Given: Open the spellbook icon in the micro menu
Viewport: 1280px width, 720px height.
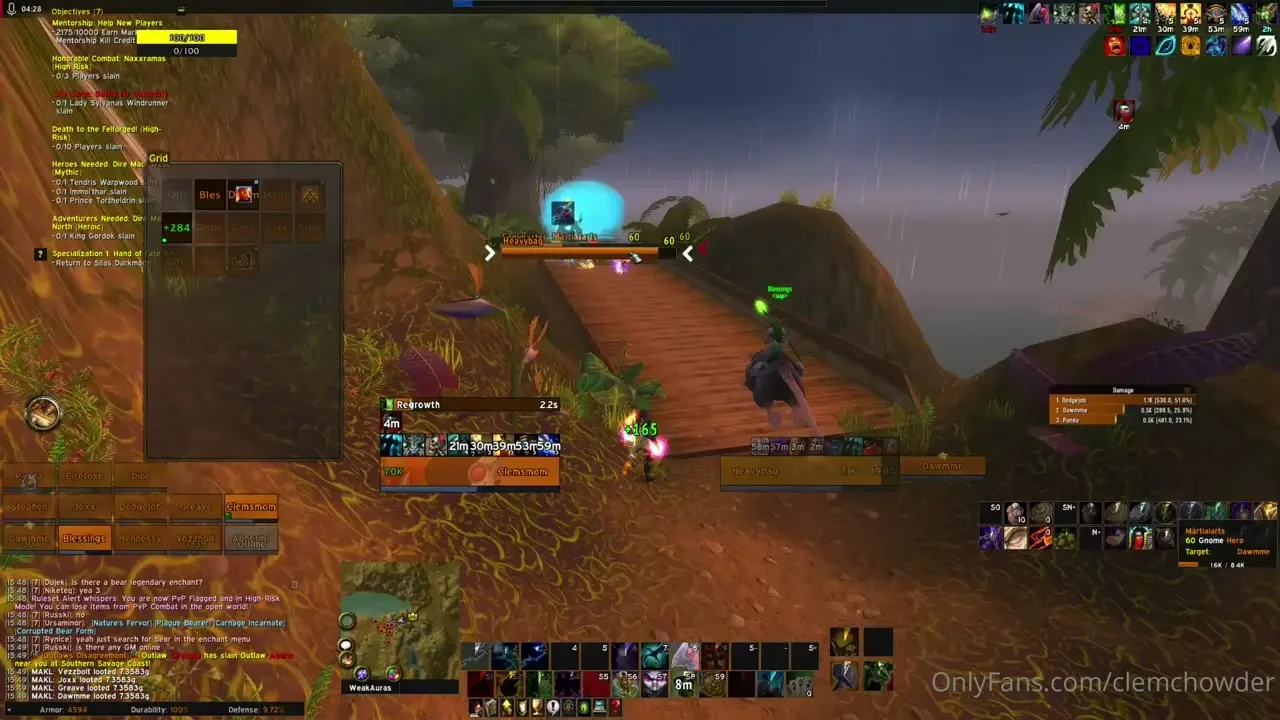Looking at the screenshot, I should click(492, 708).
